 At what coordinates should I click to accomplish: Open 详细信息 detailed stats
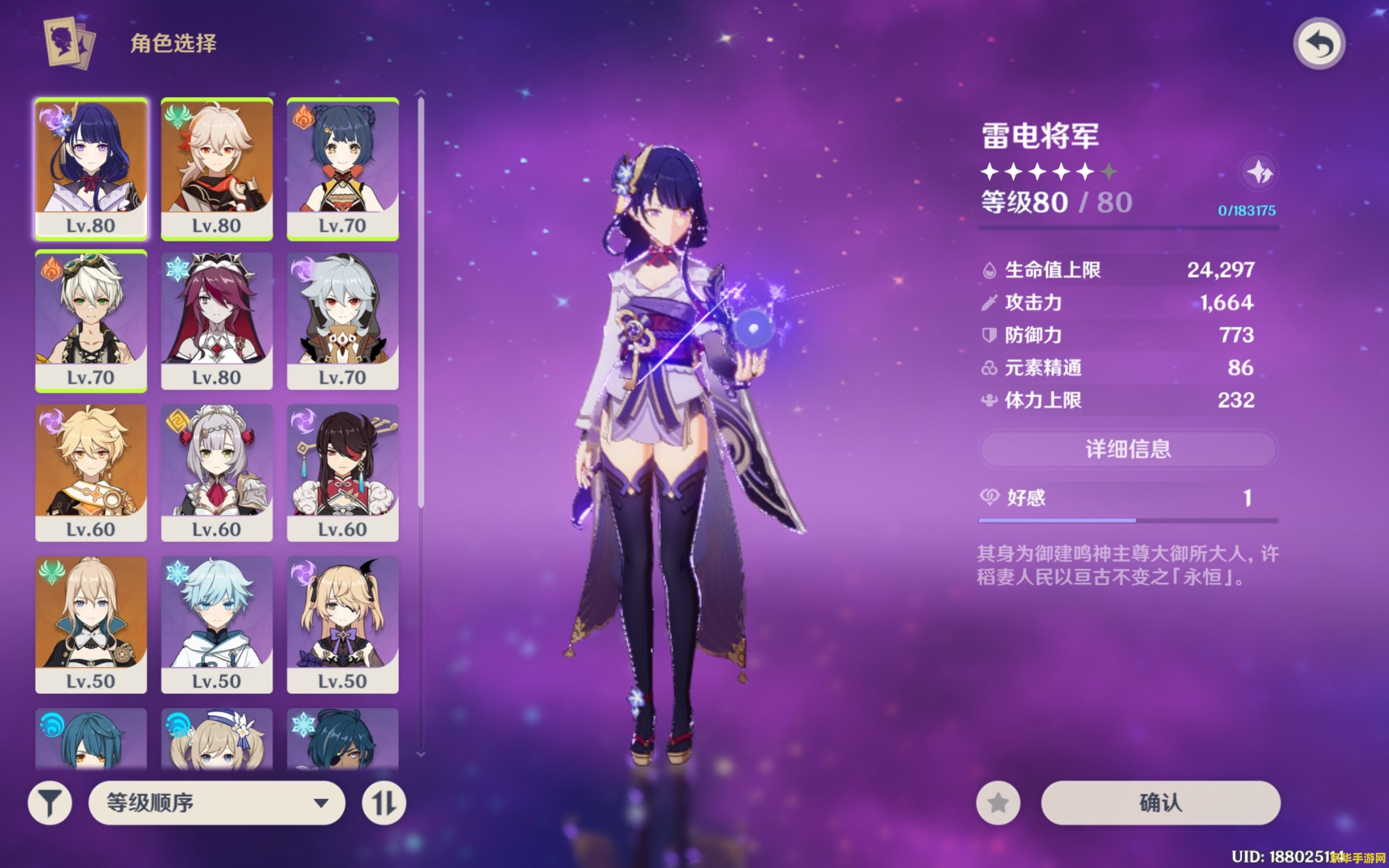1128,449
